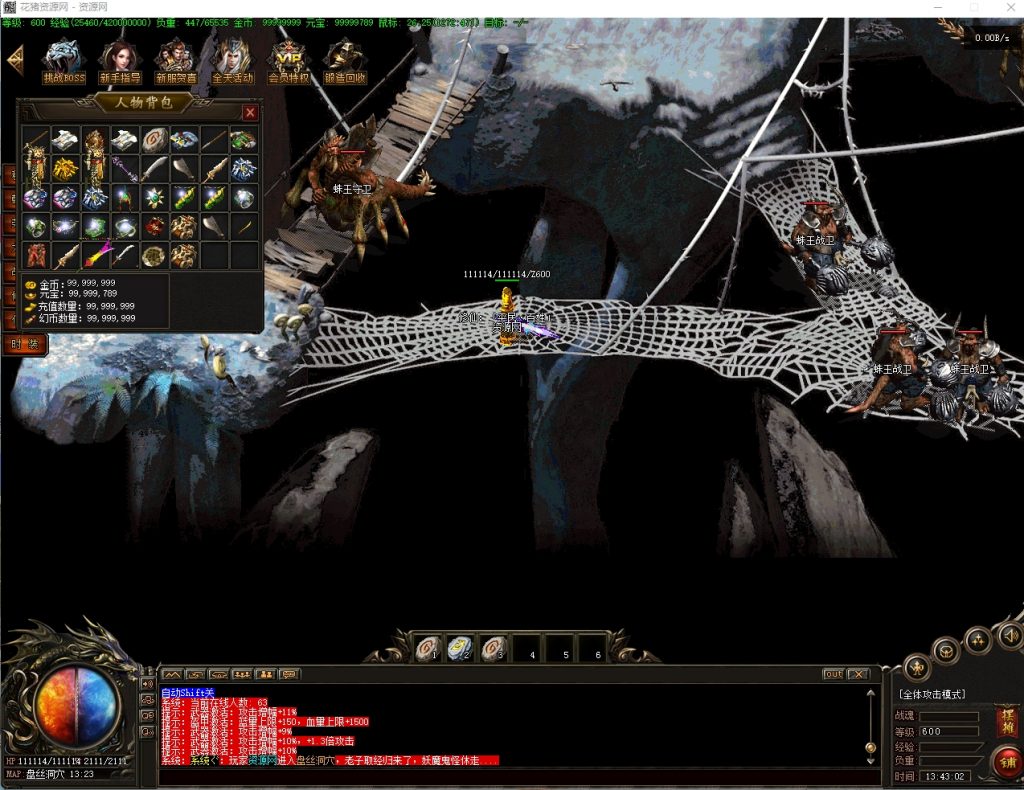Select the red armor item in the bag

(37, 255)
